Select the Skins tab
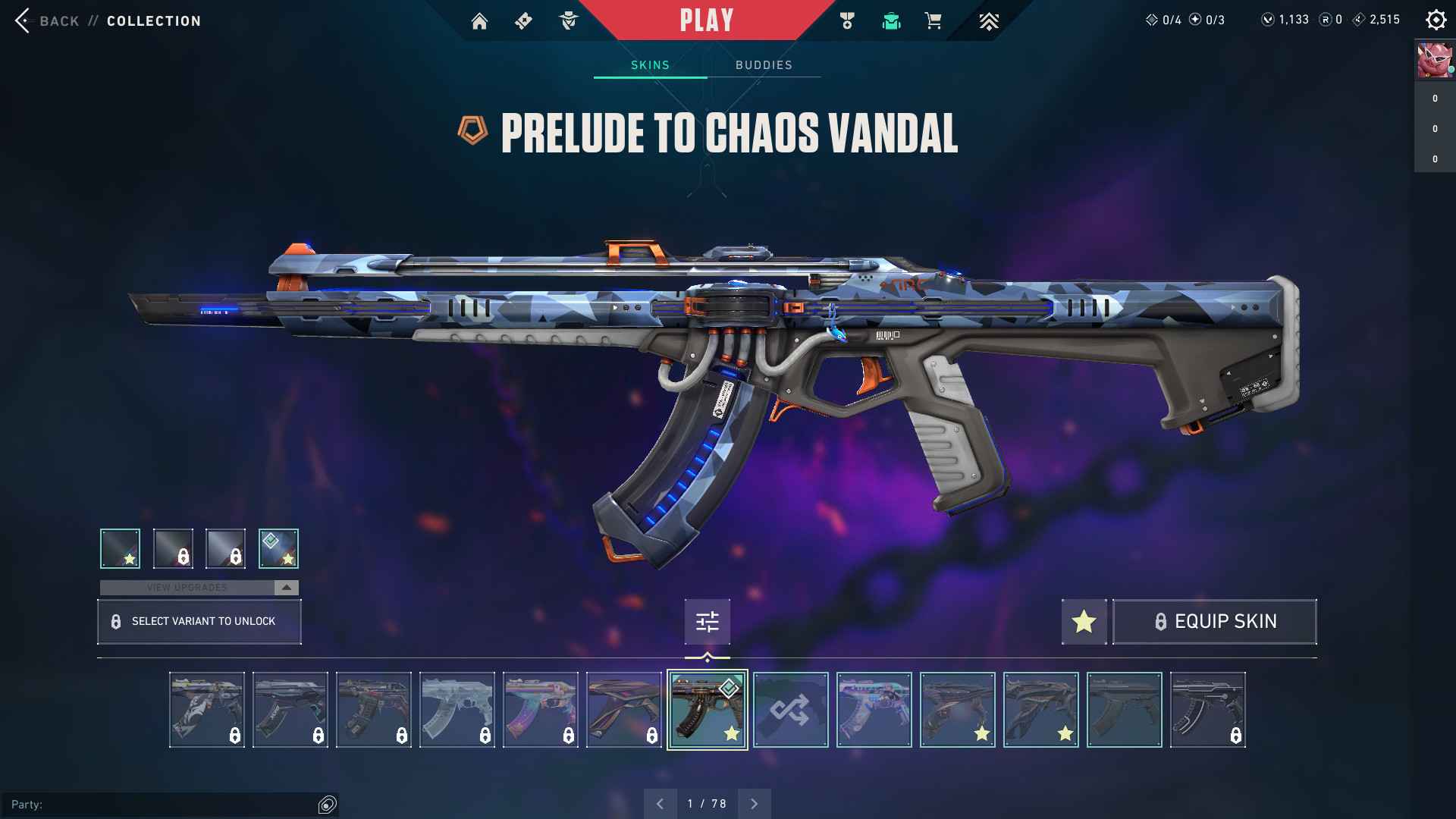 point(650,65)
